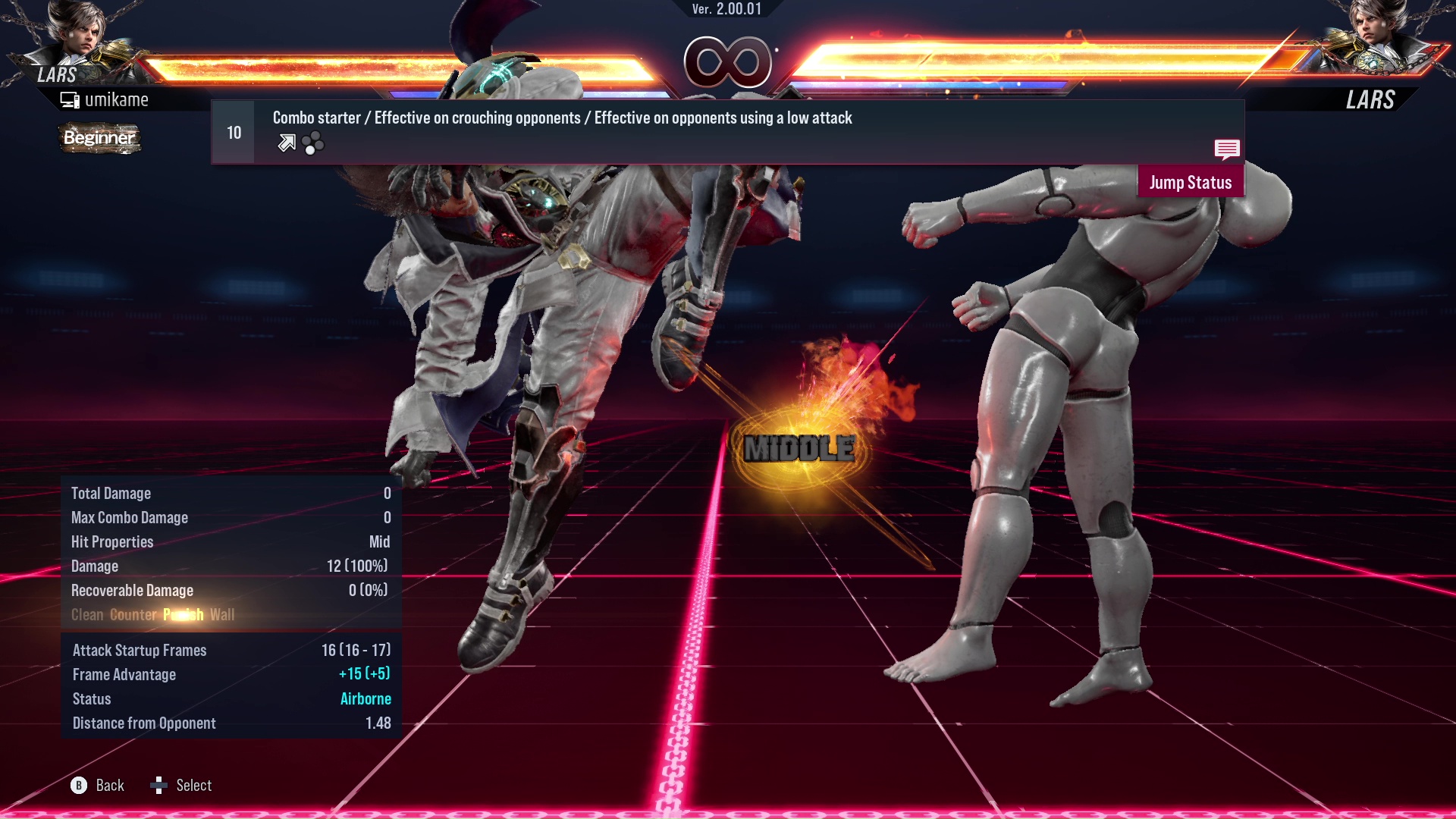This screenshot has width=1456, height=819.
Task: Toggle the Counter hit filter
Action: pyautogui.click(x=131, y=615)
